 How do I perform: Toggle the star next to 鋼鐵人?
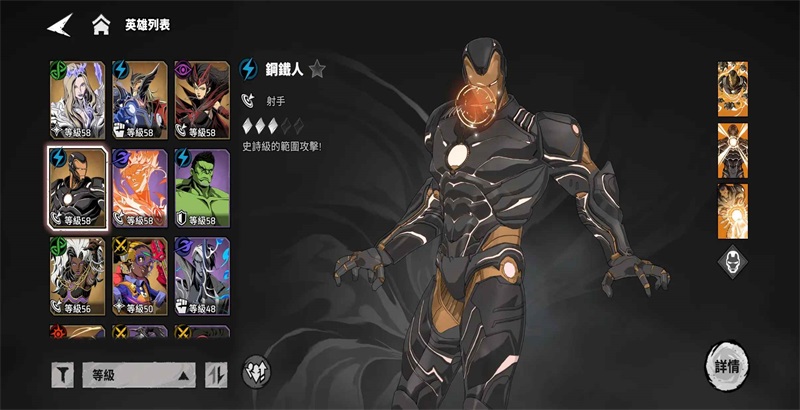tap(317, 69)
